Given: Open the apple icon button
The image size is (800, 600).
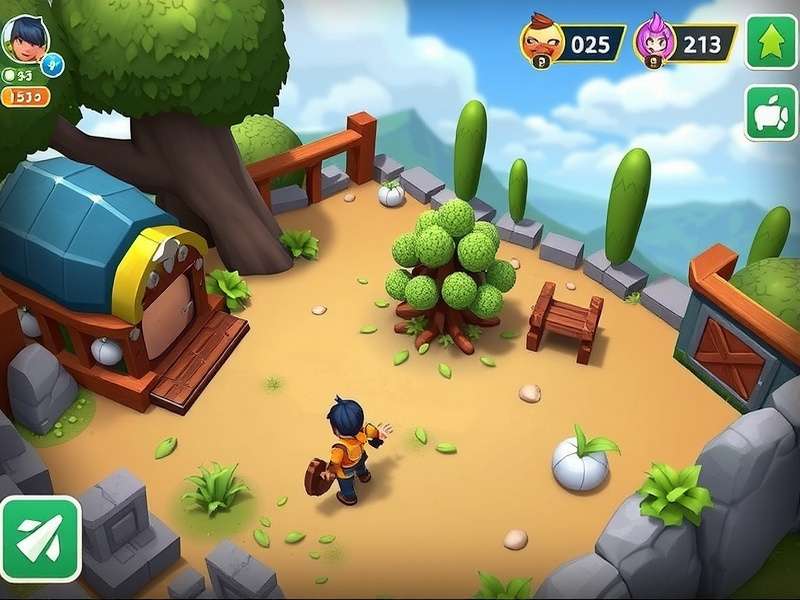Looking at the screenshot, I should [x=770, y=113].
